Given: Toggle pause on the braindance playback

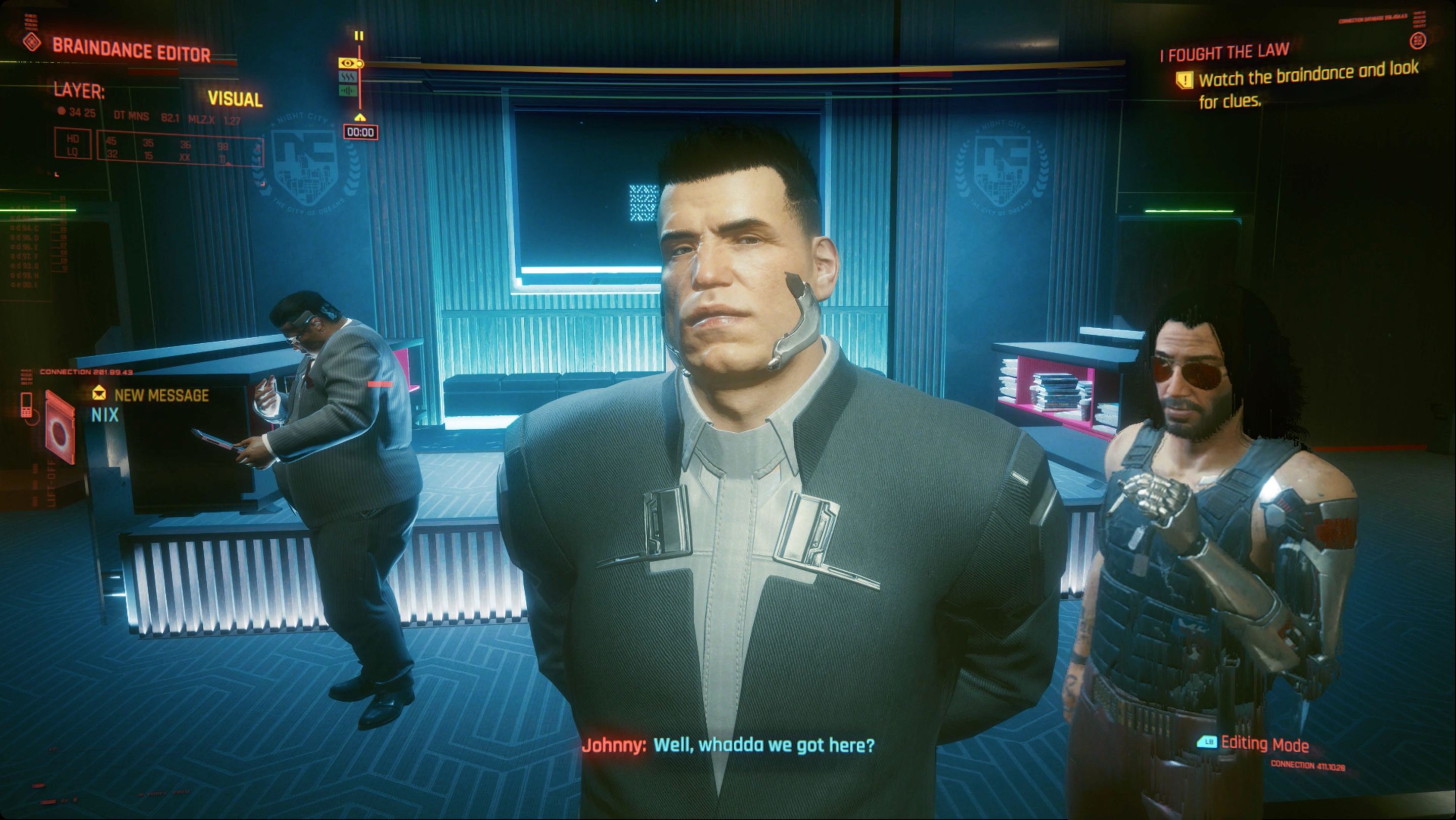Looking at the screenshot, I should click(359, 35).
